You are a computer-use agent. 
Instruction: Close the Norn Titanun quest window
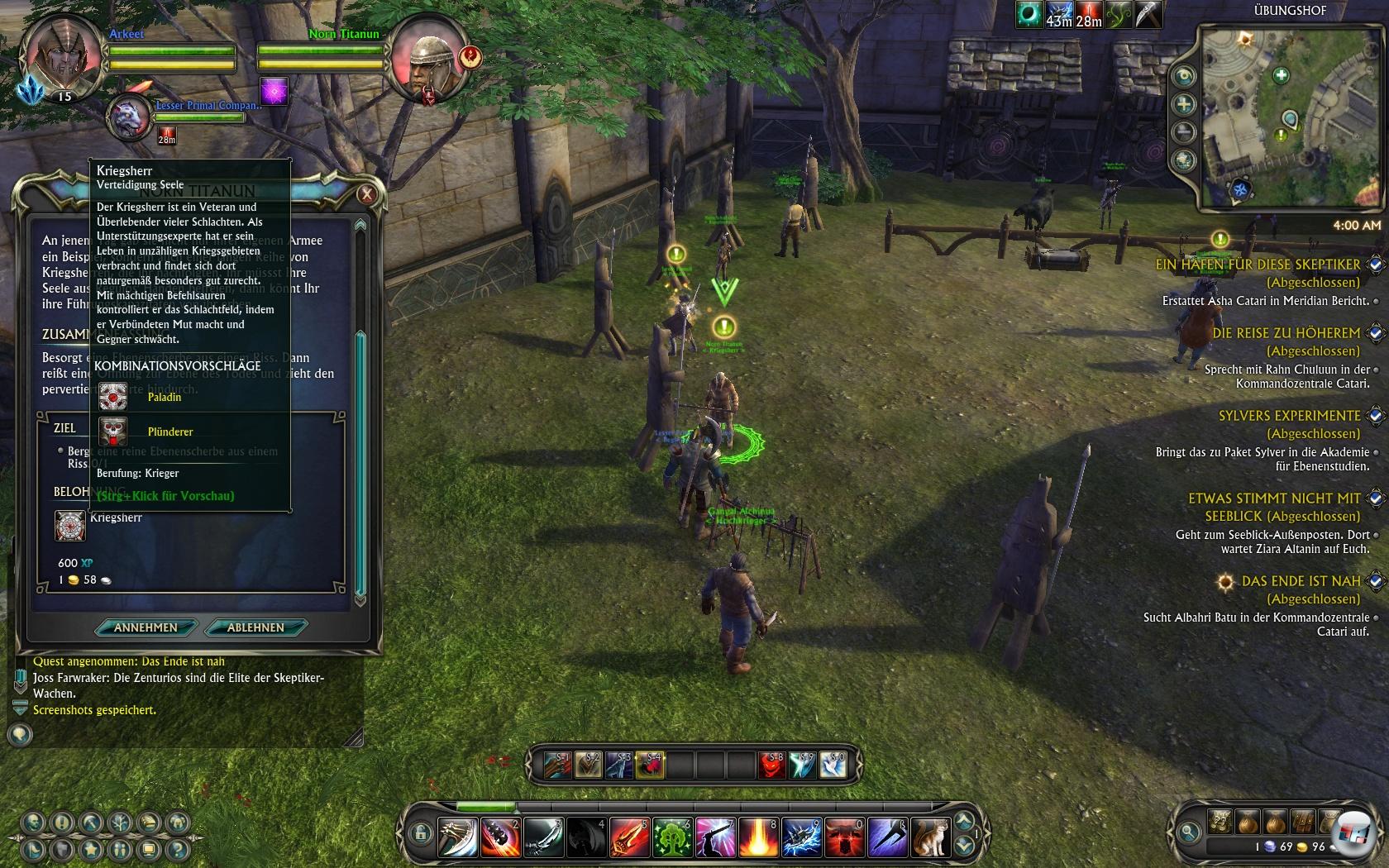(x=366, y=195)
